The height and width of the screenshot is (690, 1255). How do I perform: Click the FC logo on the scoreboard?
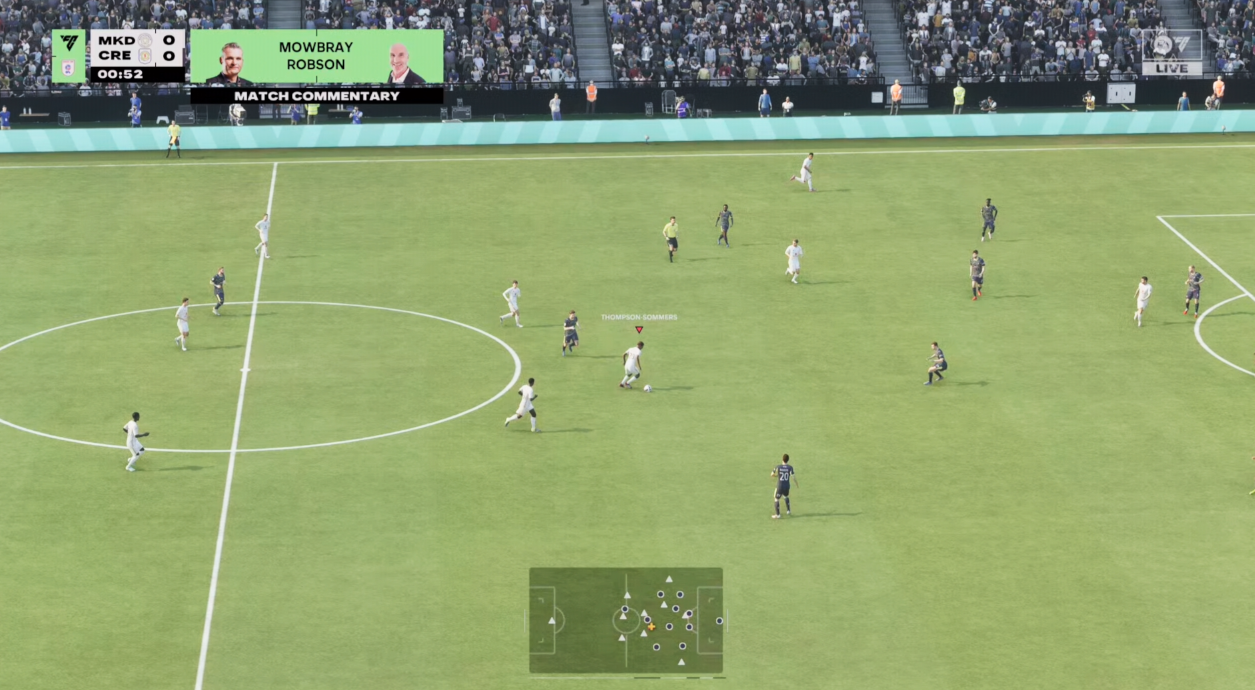(69, 44)
